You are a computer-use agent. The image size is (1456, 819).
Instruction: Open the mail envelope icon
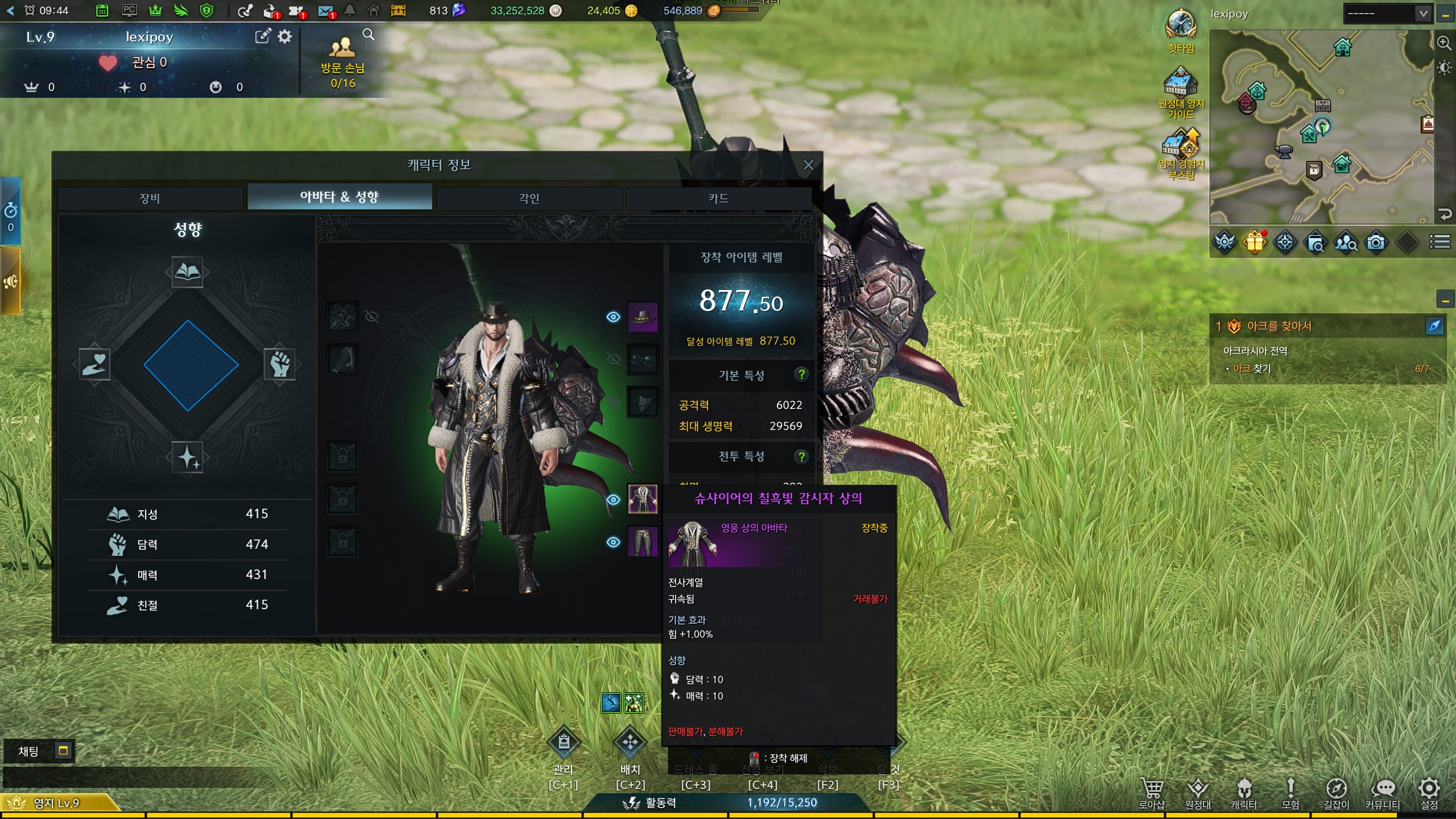point(325,10)
